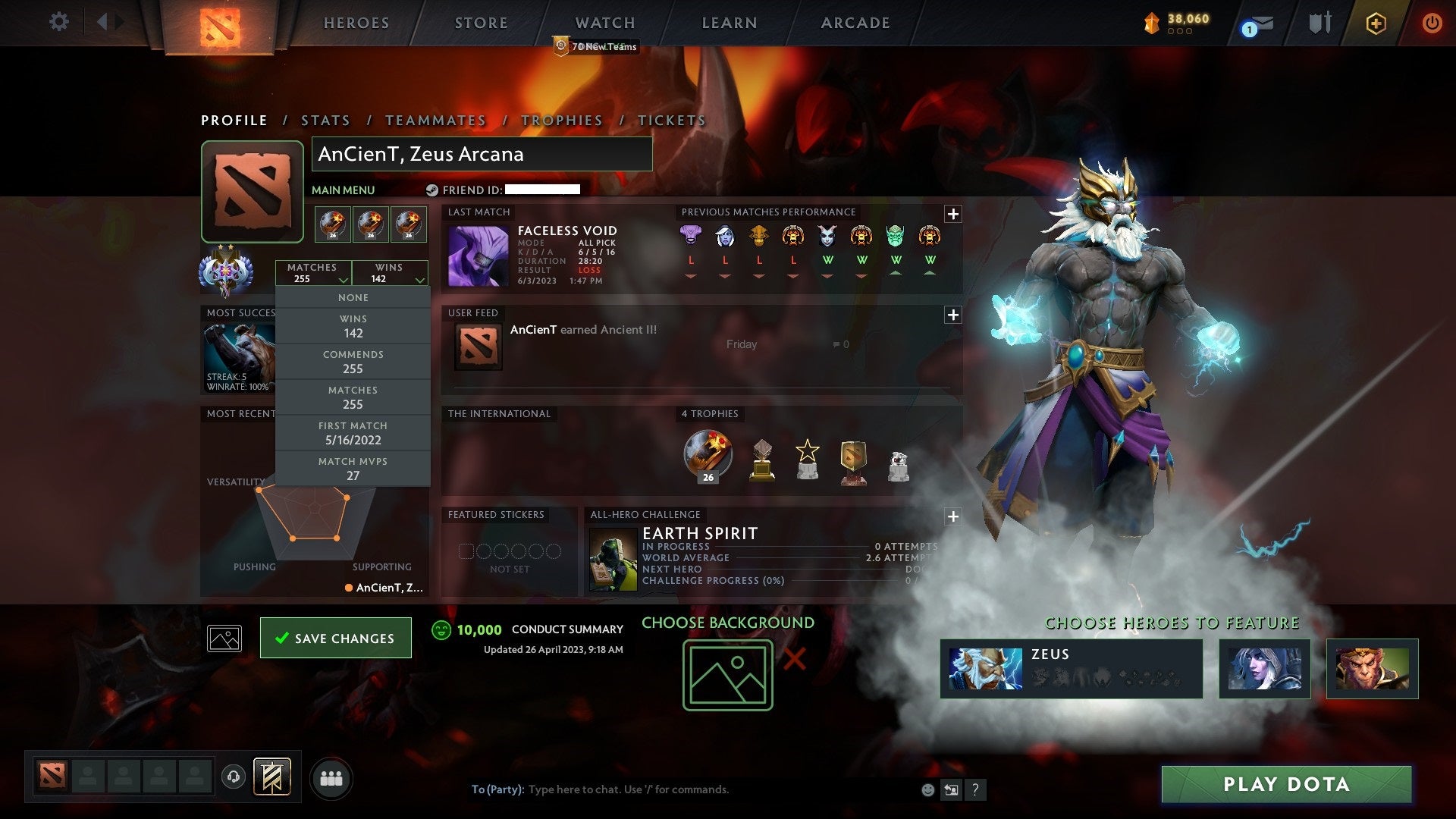Remove the chosen background with the red X

pyautogui.click(x=793, y=660)
